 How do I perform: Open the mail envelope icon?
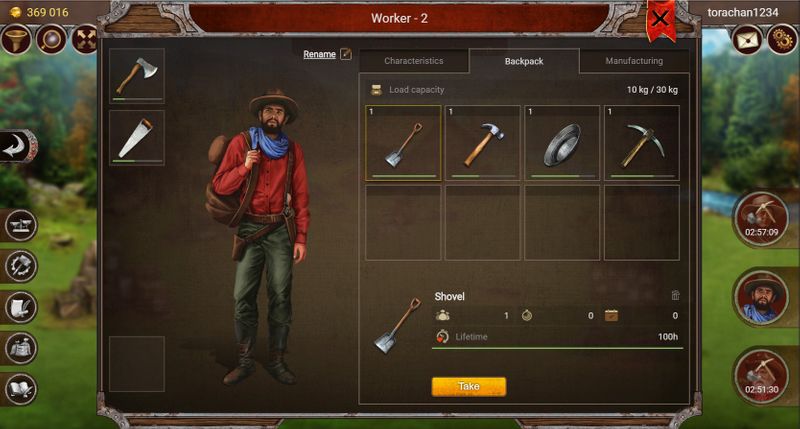pos(747,39)
